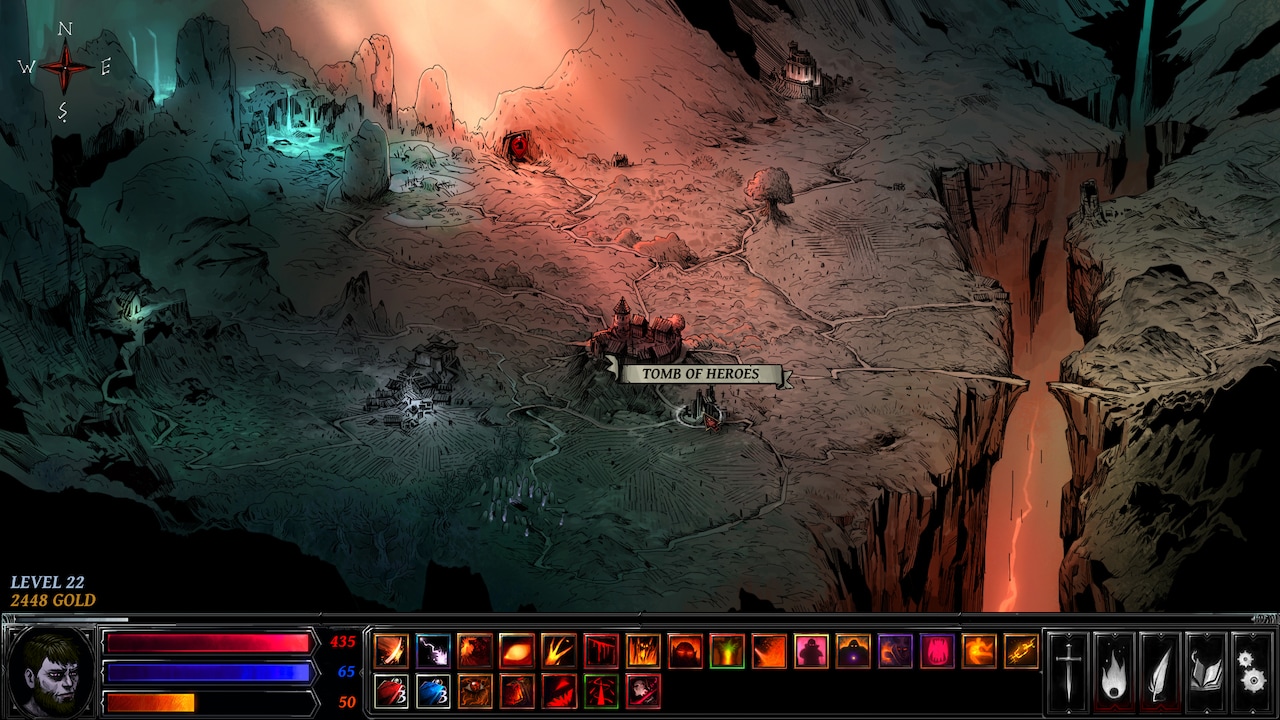The image size is (1280, 720).
Task: Click the Tomb of Heroes banner
Action: pos(700,373)
